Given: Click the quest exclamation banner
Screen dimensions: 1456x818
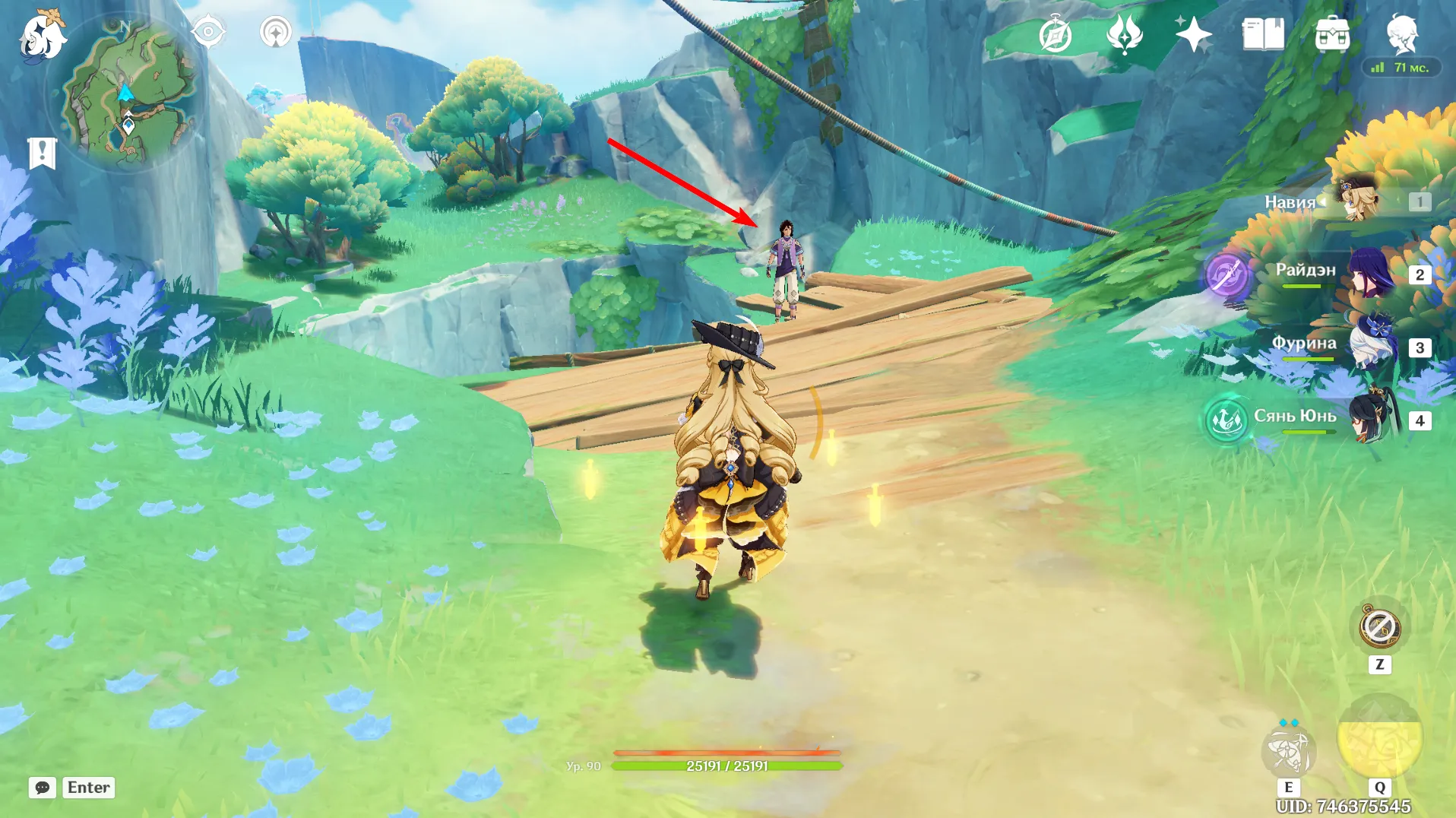Looking at the screenshot, I should click(44, 152).
